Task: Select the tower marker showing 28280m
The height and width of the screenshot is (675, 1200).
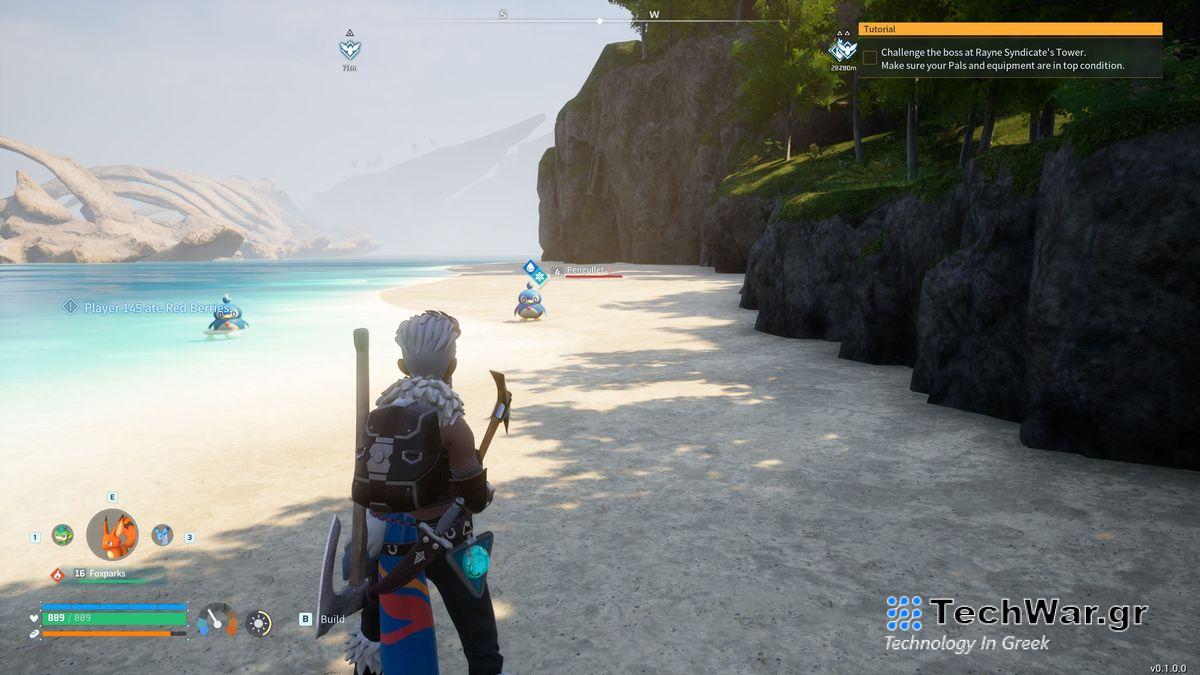Action: 842,49
